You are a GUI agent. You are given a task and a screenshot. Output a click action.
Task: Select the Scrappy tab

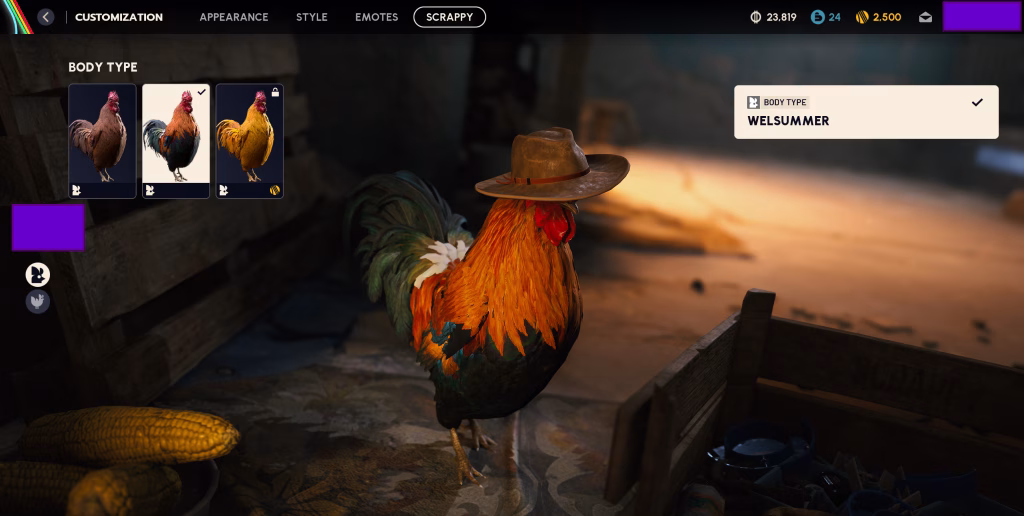(449, 17)
